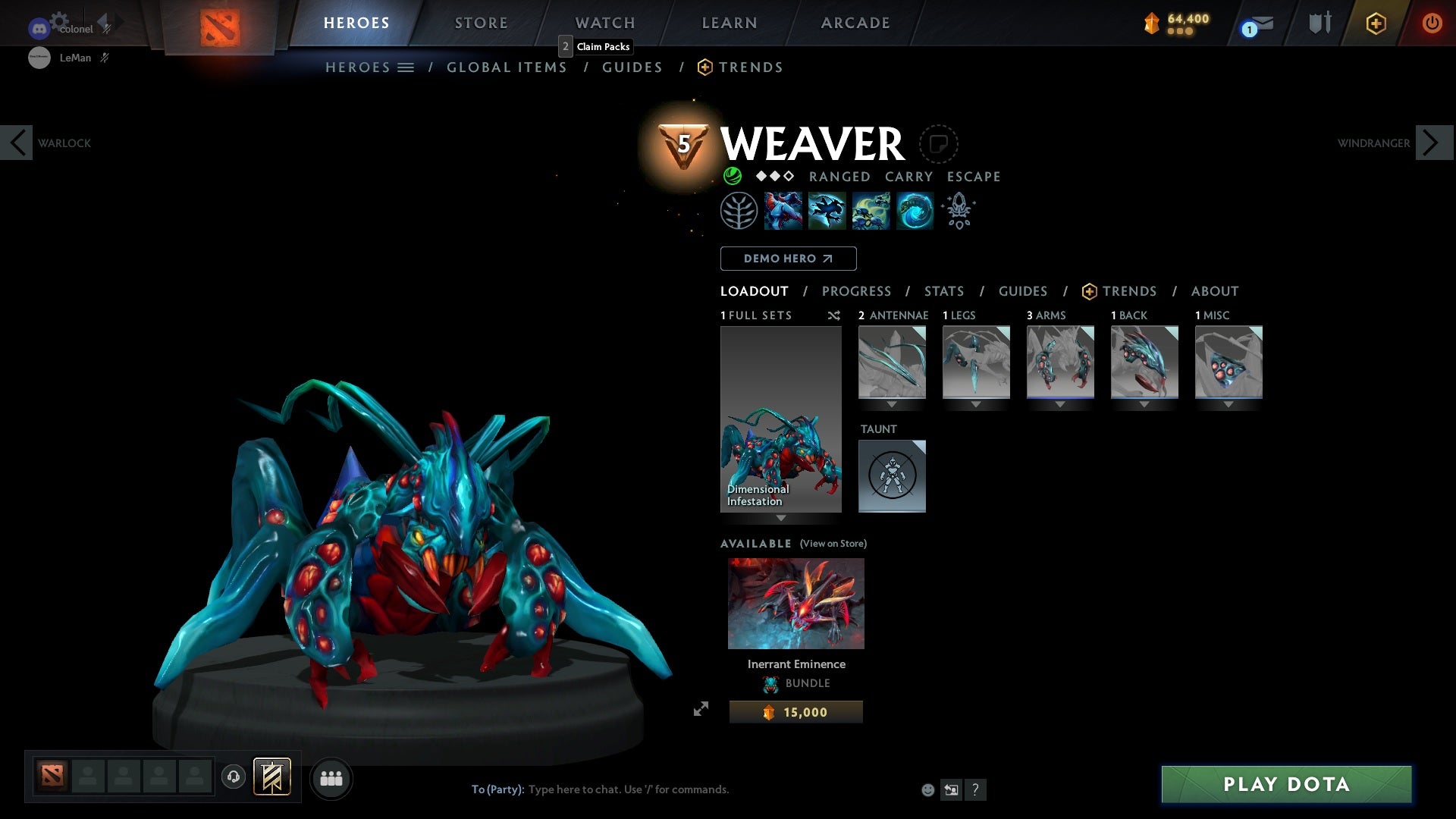Click the hero notes bookmark icon beside WEAVER name
The height and width of the screenshot is (819, 1456).
pyautogui.click(x=940, y=144)
